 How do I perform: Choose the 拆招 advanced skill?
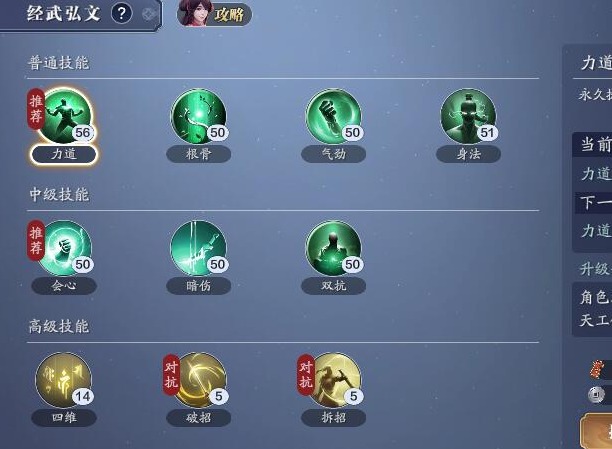coord(333,380)
